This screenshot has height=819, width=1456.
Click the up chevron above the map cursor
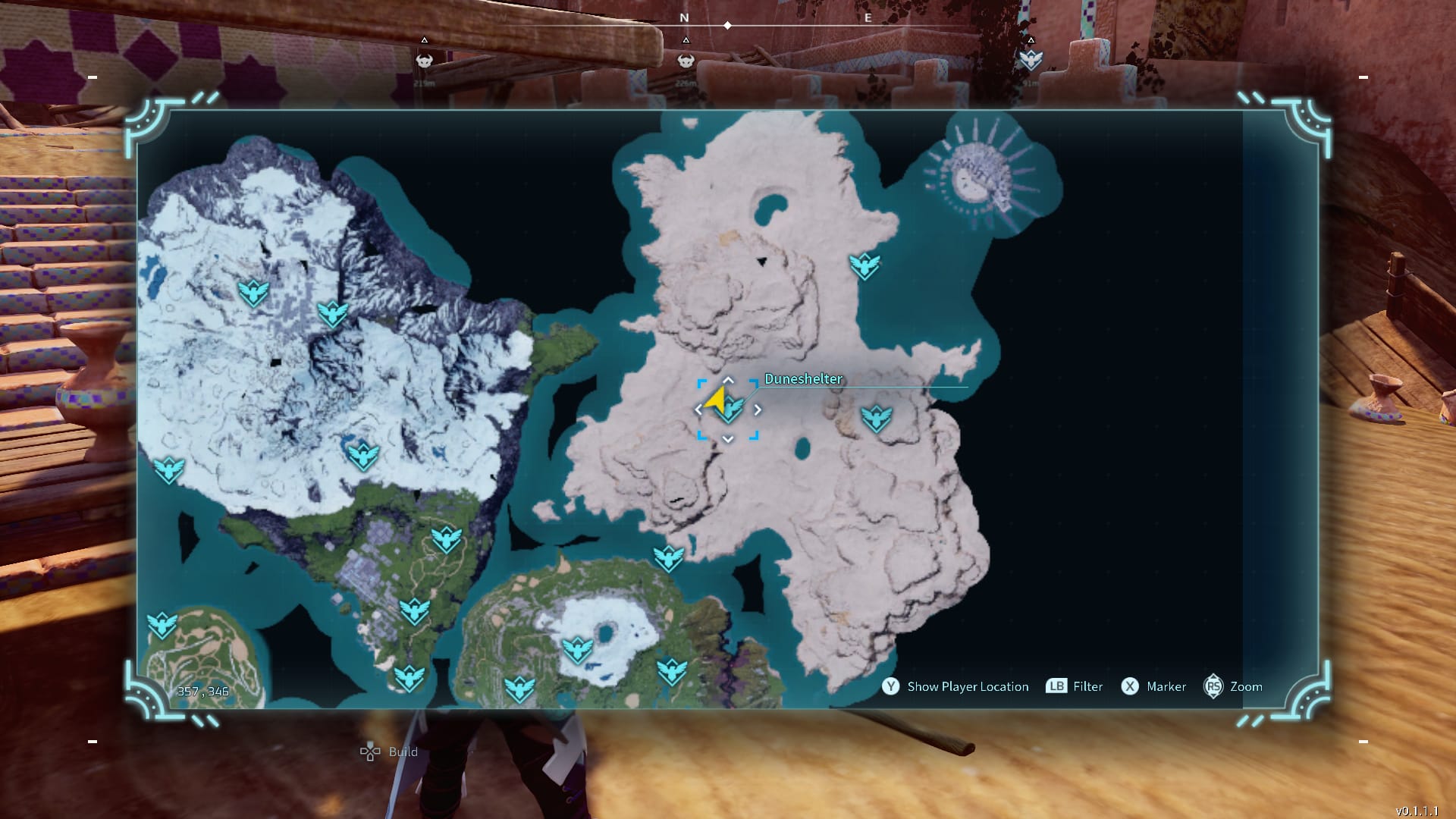[x=728, y=379]
